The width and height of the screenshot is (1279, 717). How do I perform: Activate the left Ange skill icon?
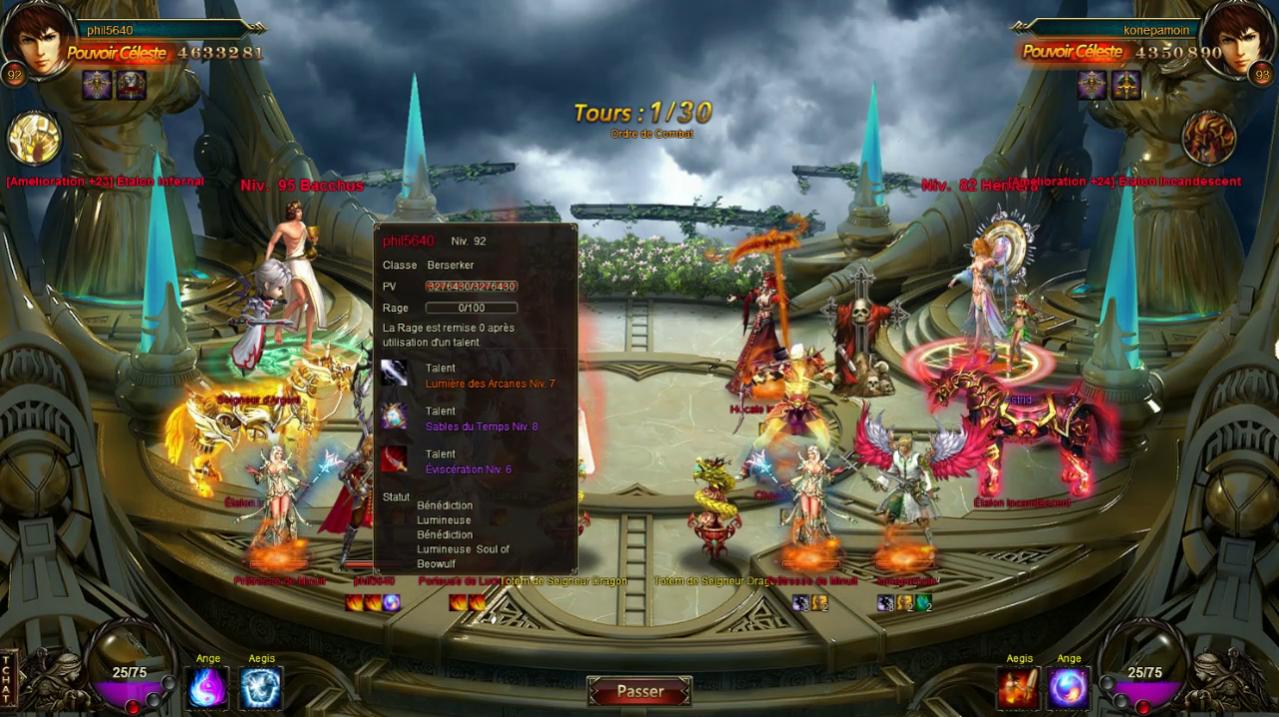click(x=208, y=688)
